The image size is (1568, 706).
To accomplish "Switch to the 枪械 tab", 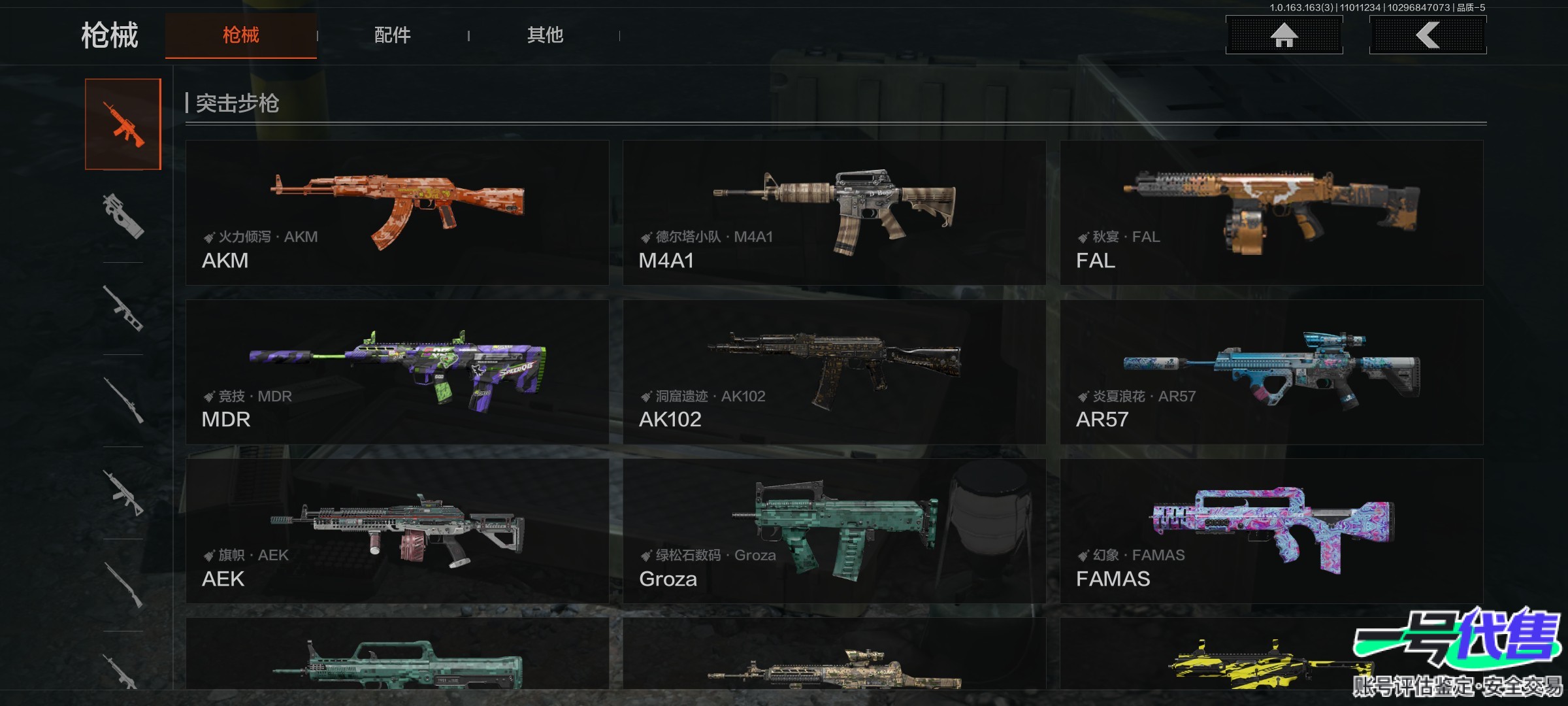I will click(x=240, y=35).
